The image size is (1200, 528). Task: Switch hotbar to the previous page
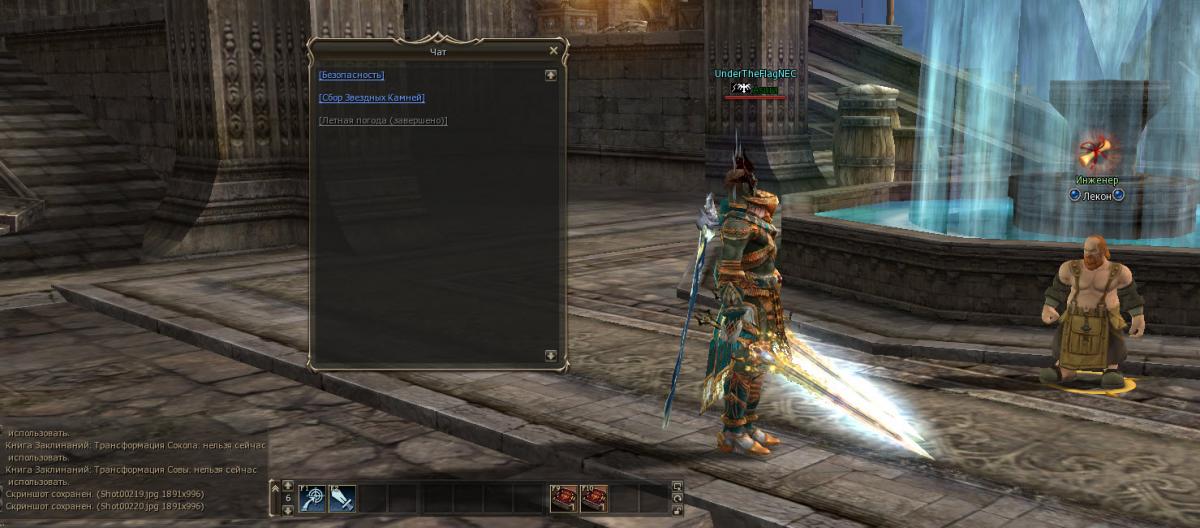(x=288, y=486)
